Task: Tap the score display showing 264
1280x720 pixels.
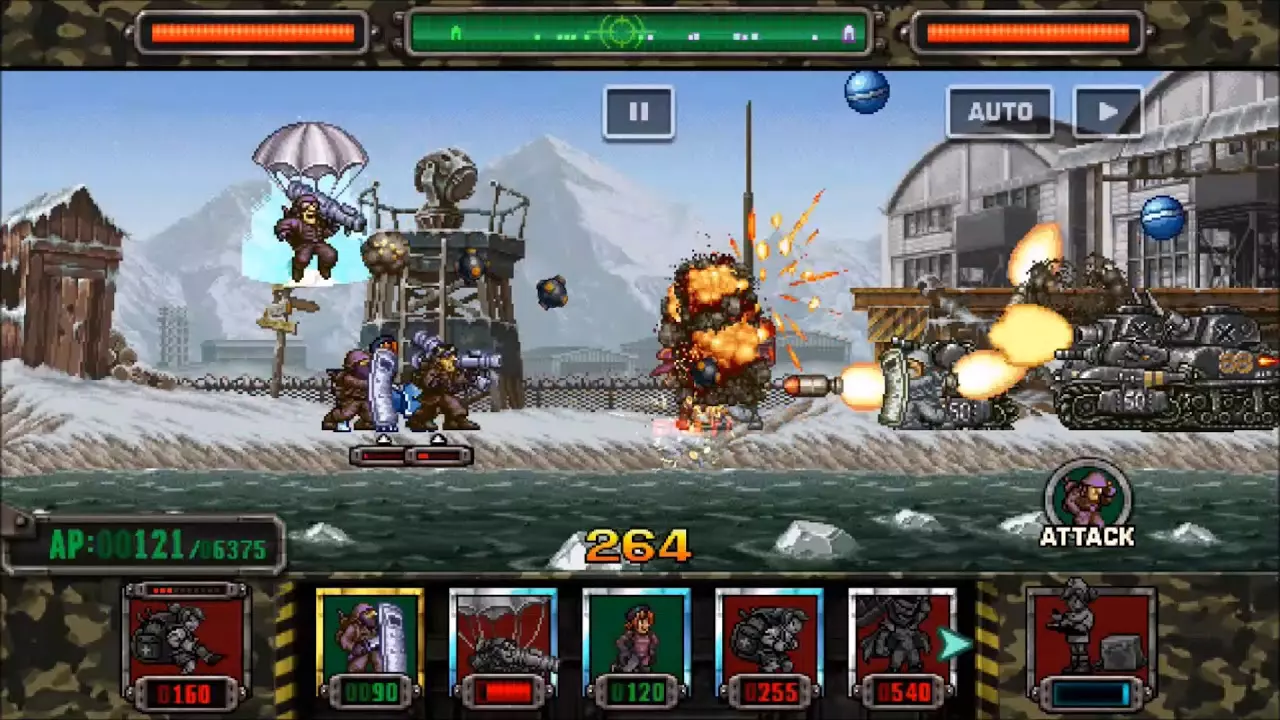Action: [640, 544]
